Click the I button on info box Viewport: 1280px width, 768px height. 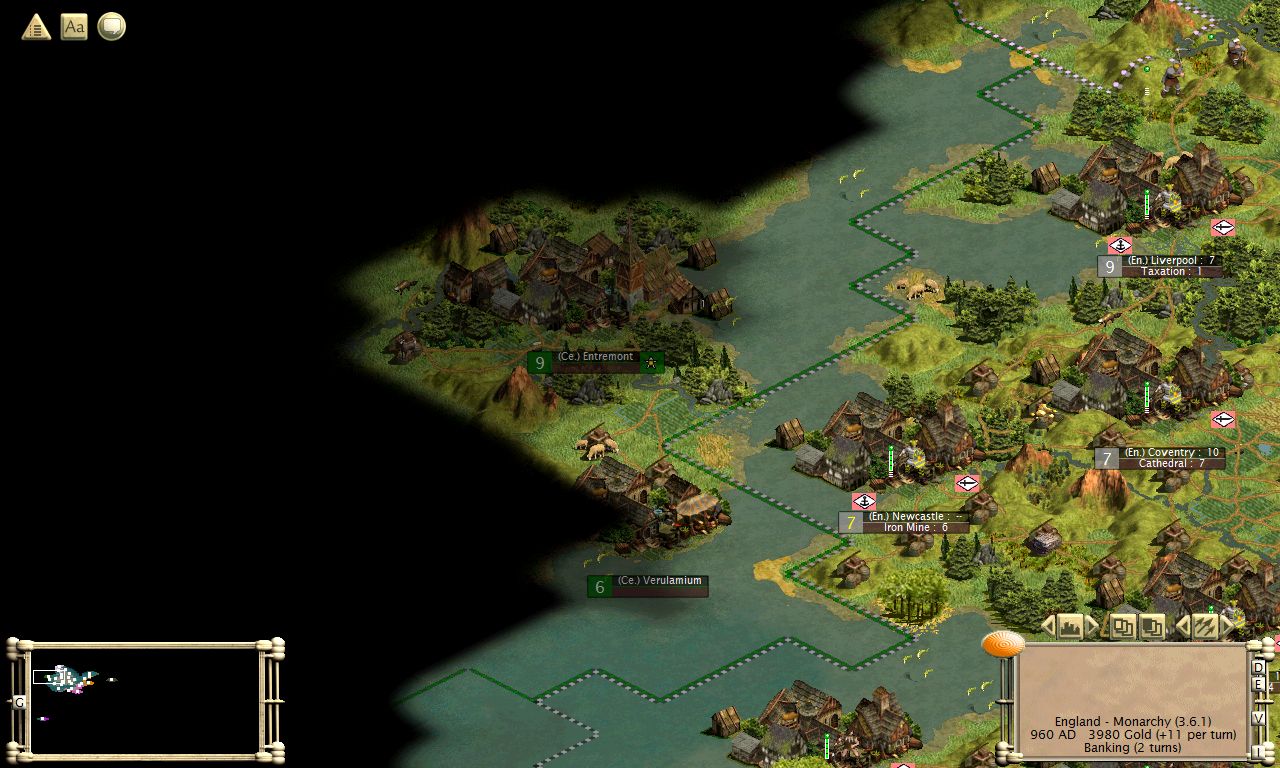(1259, 750)
